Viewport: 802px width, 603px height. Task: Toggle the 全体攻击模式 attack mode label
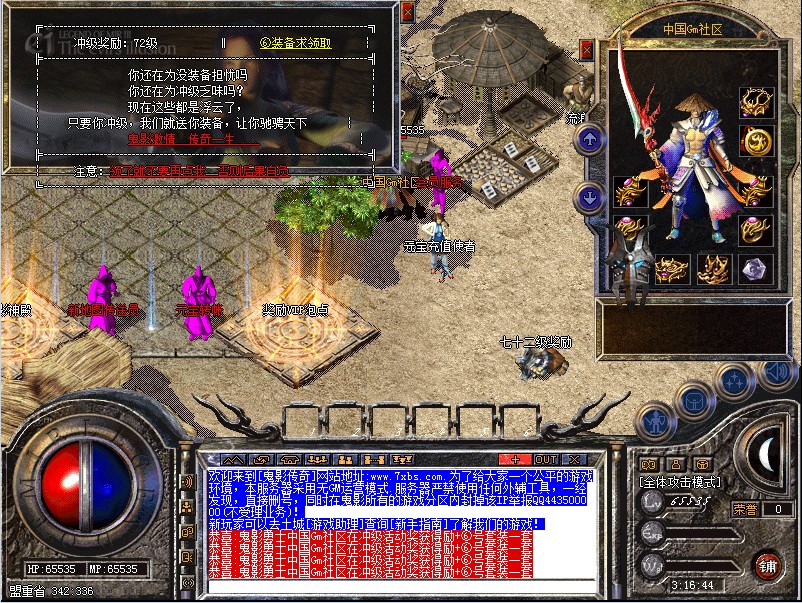(681, 482)
